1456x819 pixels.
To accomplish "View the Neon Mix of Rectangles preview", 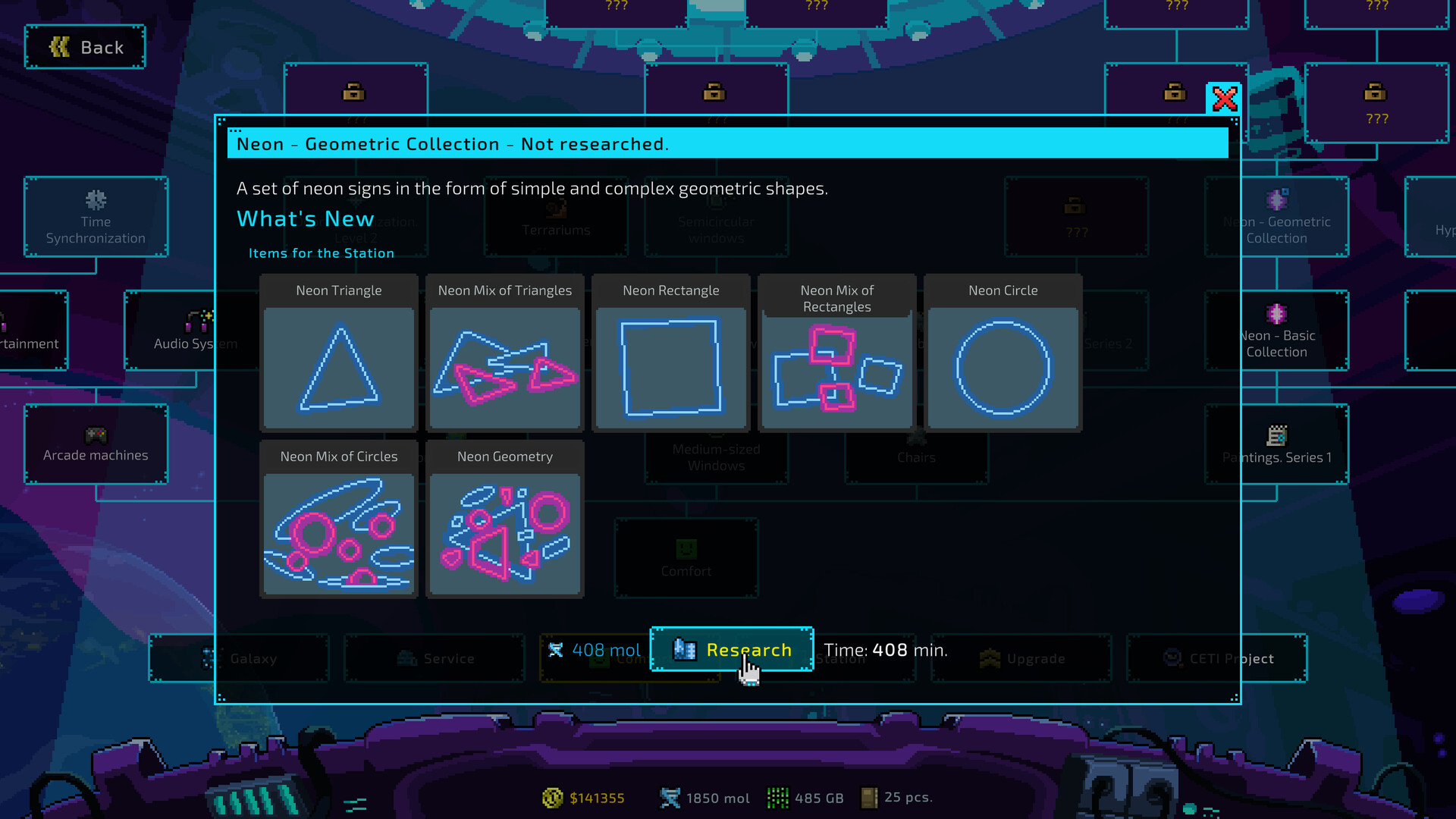I will point(836,372).
